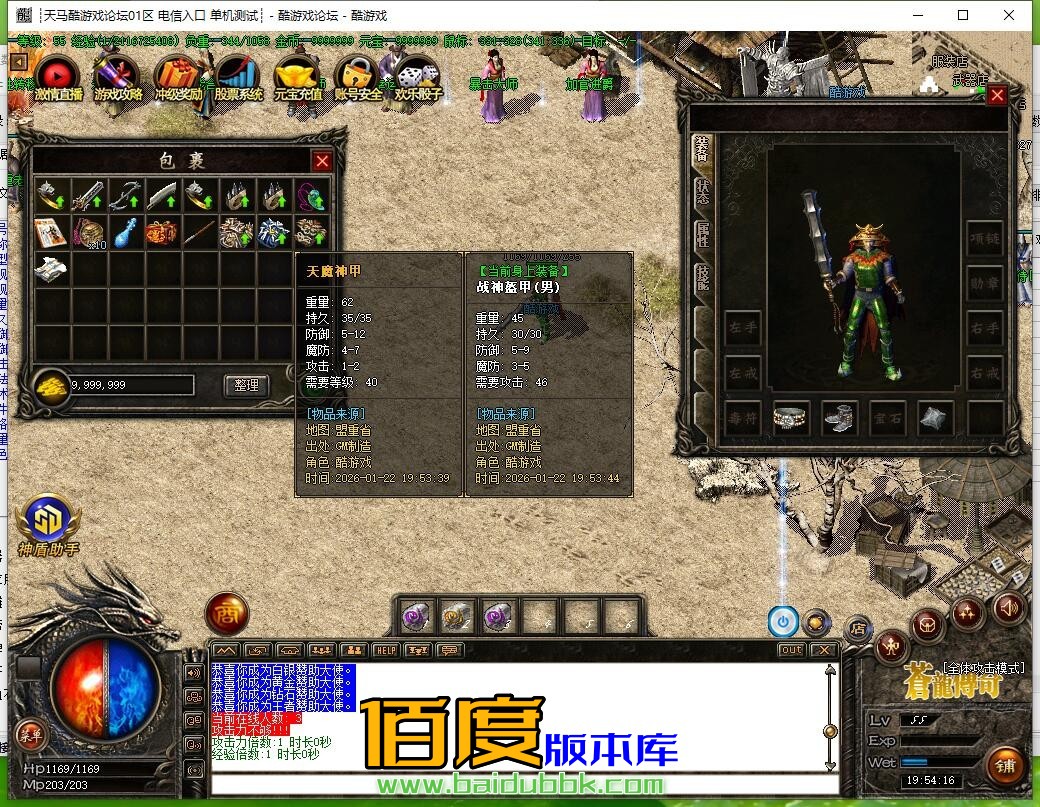Open the 技能 skills tab

tap(702, 277)
